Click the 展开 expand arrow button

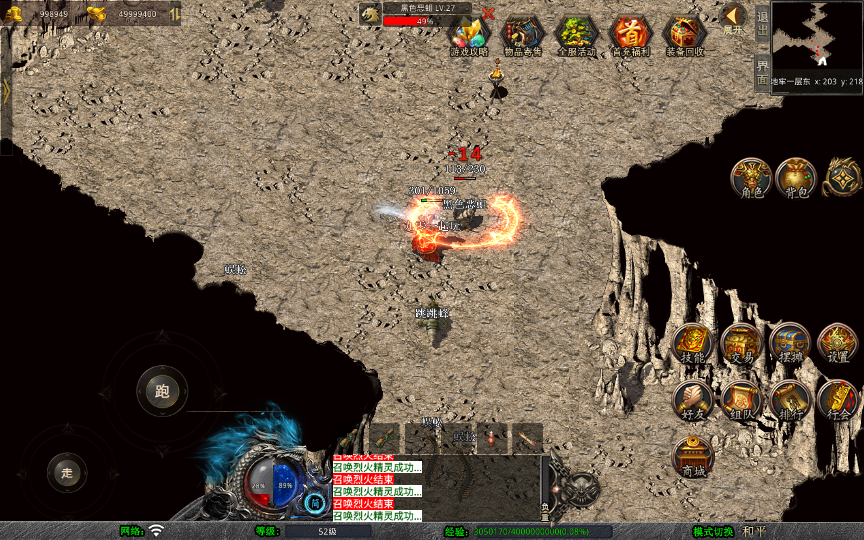733,18
